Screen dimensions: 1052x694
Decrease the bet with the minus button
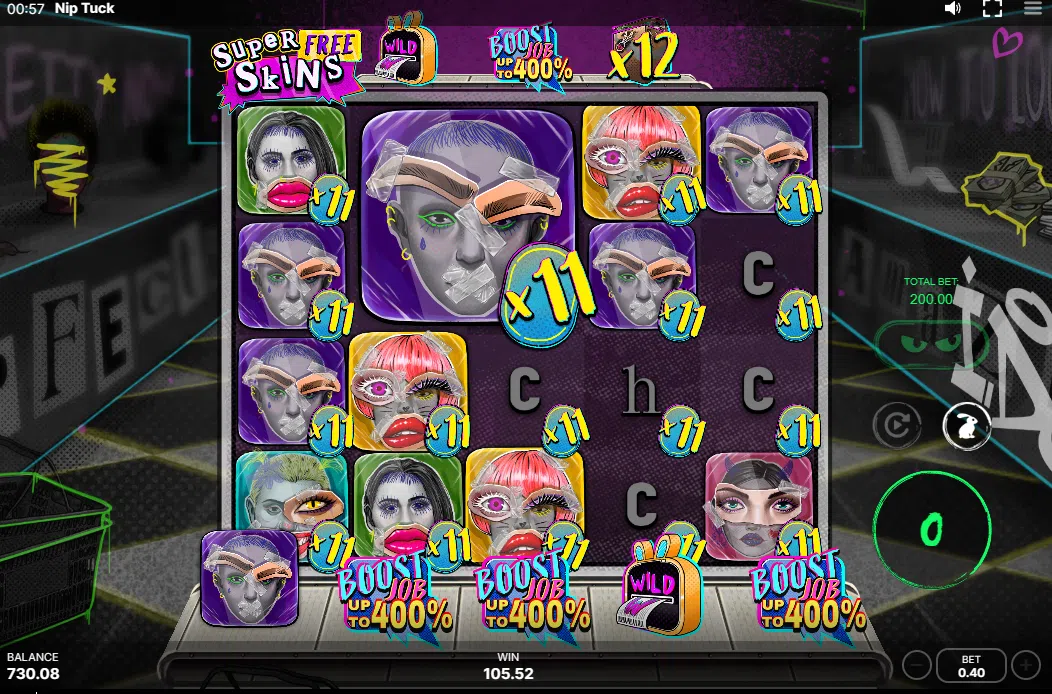click(x=917, y=665)
